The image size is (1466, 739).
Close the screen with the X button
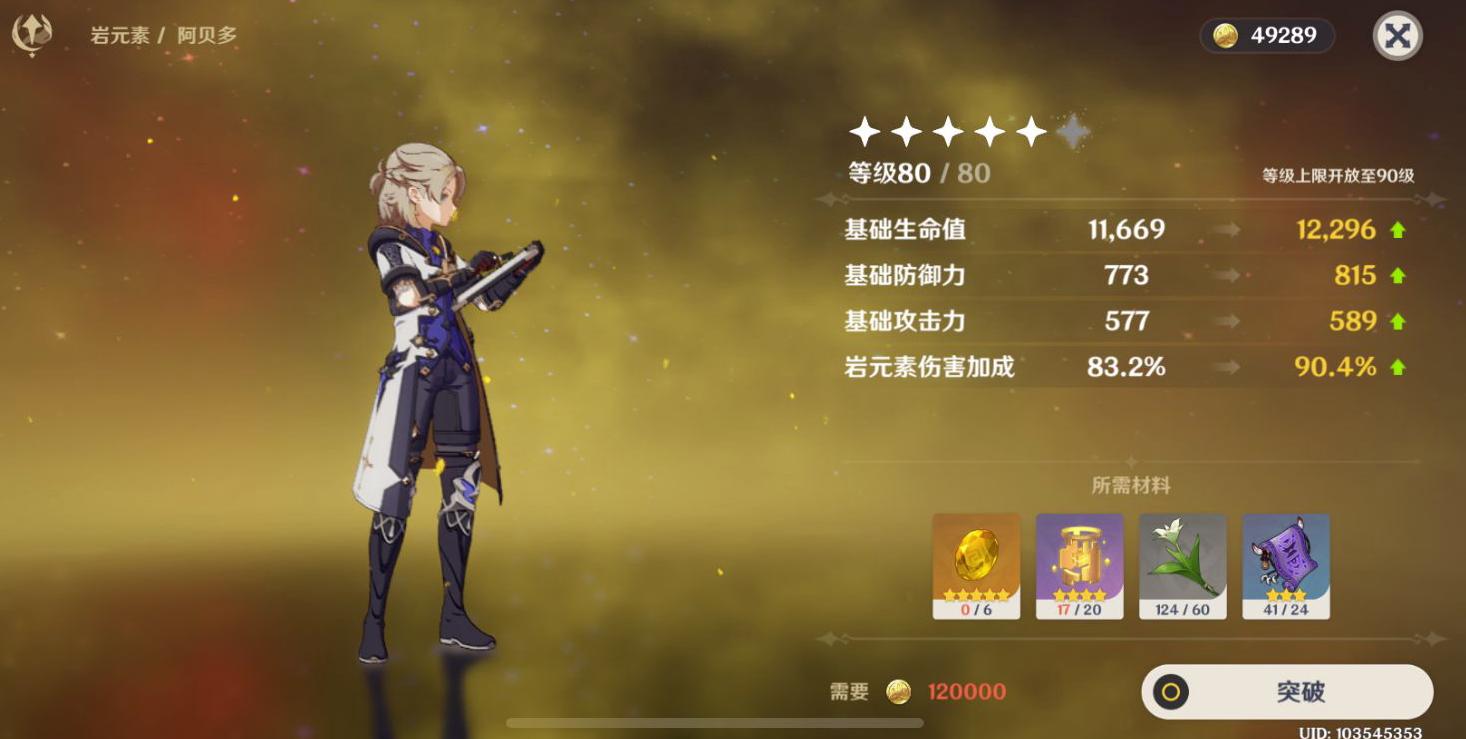[x=1398, y=35]
